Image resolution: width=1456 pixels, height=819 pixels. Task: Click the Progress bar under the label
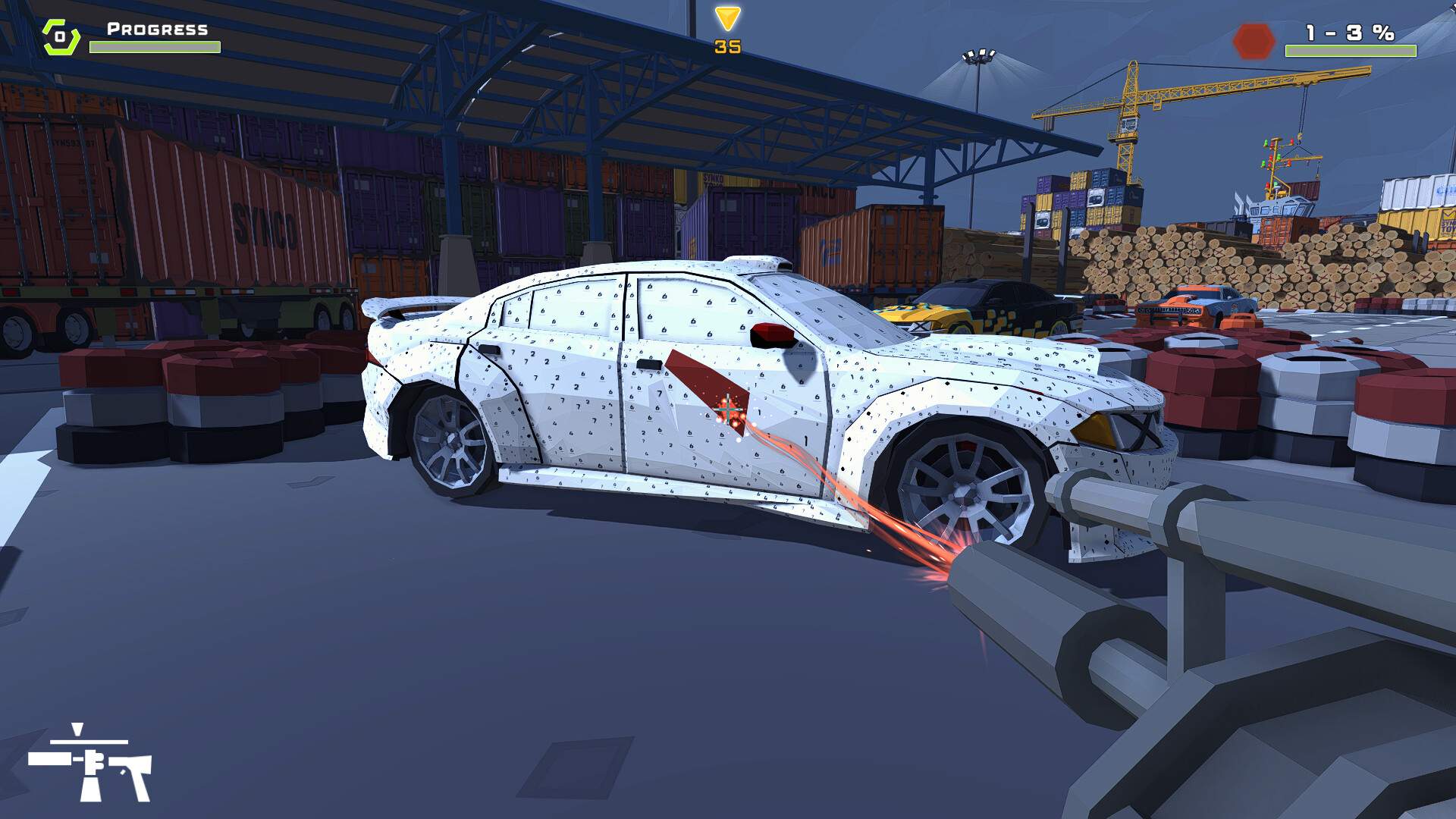pos(154,47)
